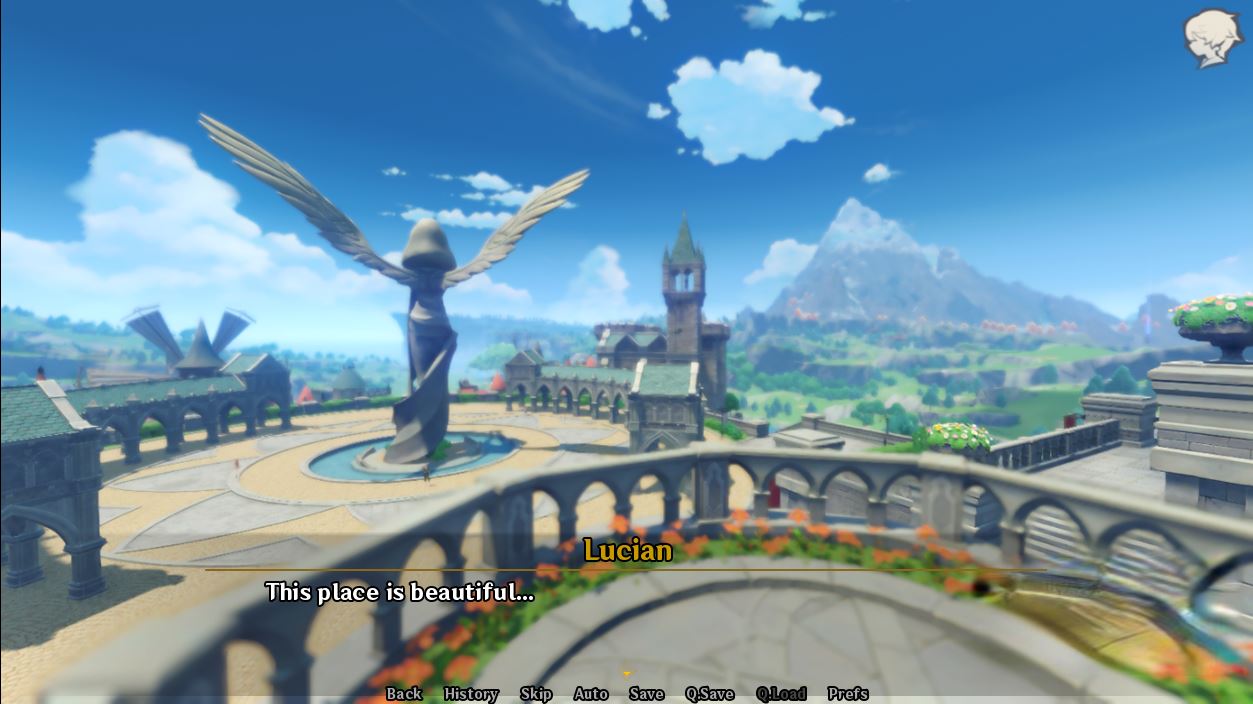The height and width of the screenshot is (704, 1253).
Task: Open the Save menu
Action: [x=647, y=694]
